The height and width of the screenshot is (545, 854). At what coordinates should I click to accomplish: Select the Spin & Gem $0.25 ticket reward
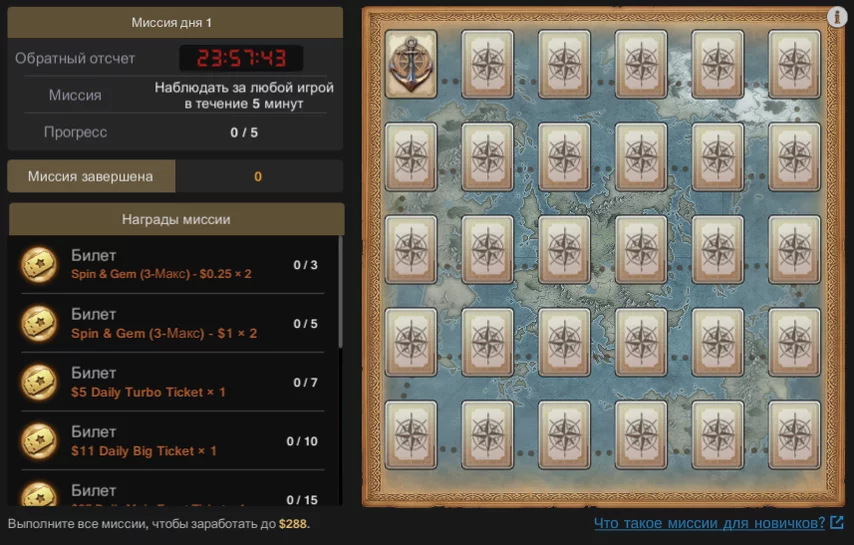170,265
